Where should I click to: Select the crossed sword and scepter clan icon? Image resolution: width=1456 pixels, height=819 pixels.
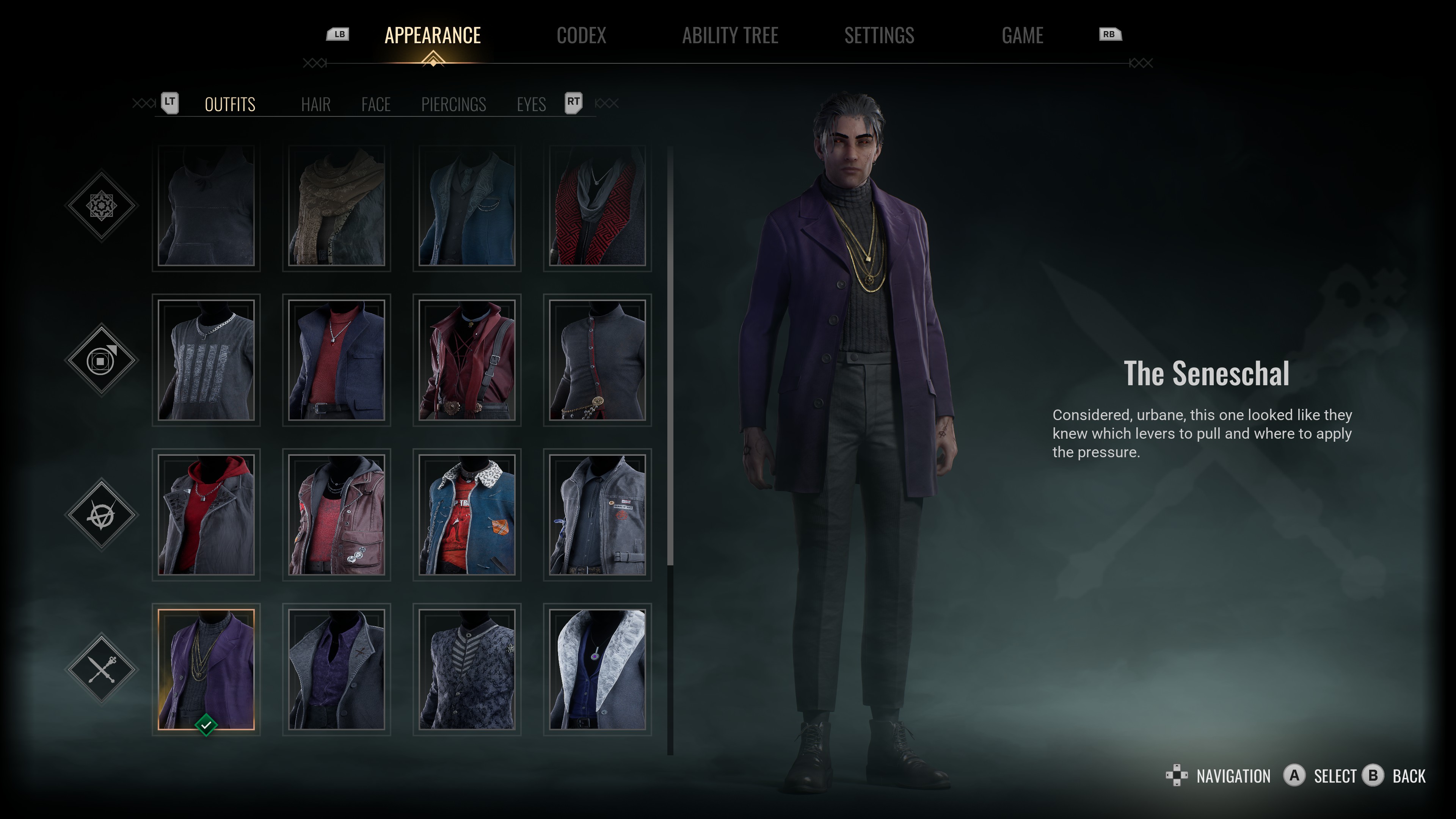(102, 669)
